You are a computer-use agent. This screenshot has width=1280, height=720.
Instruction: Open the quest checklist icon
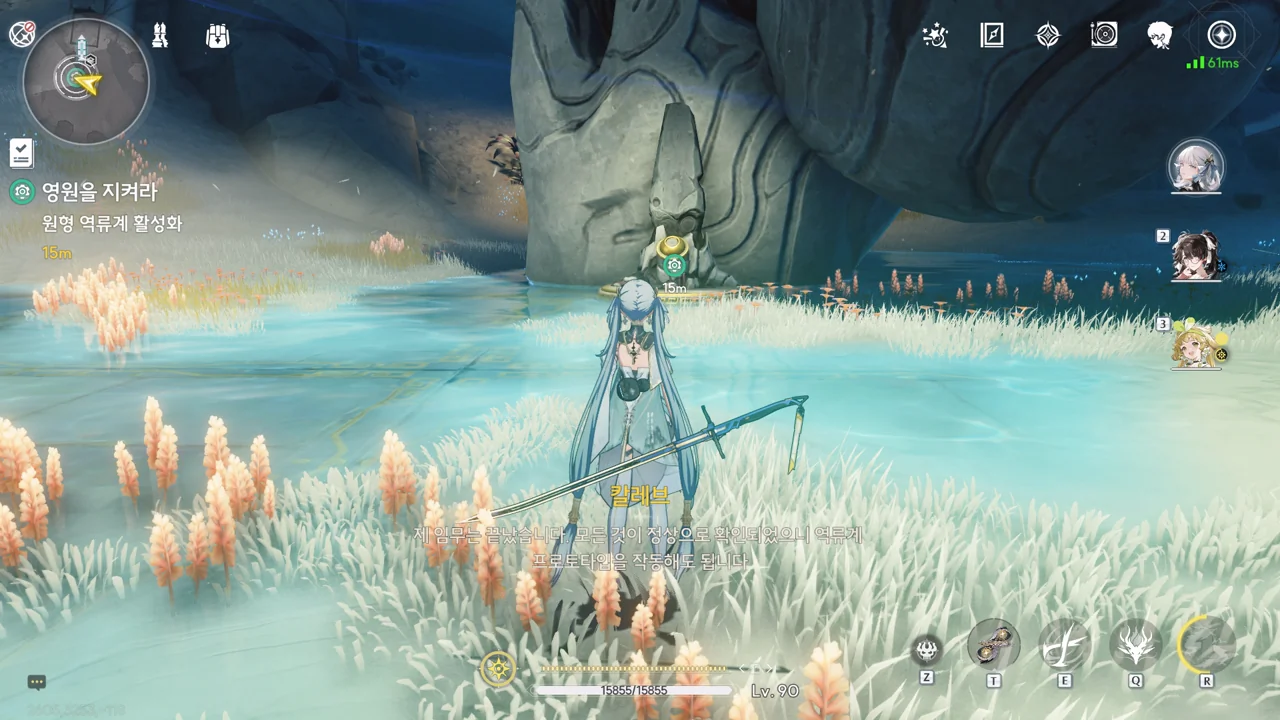point(22,153)
